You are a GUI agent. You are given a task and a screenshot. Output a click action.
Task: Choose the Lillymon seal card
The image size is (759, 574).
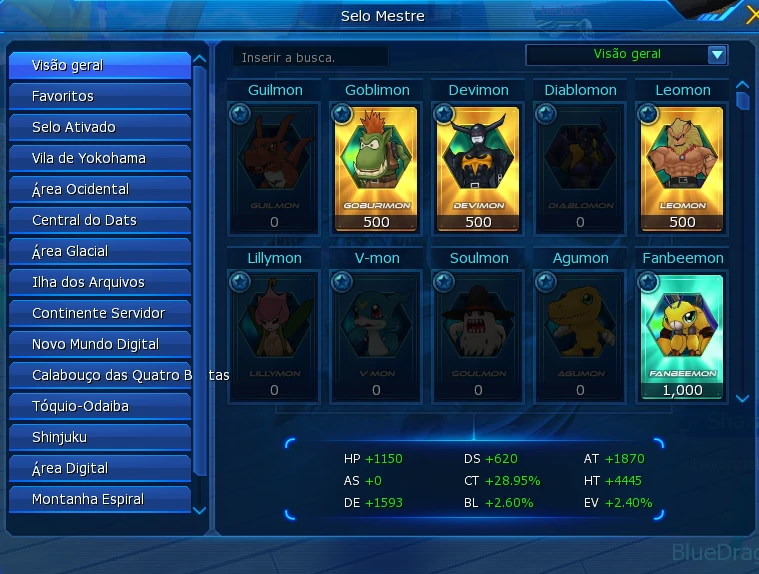click(x=274, y=335)
